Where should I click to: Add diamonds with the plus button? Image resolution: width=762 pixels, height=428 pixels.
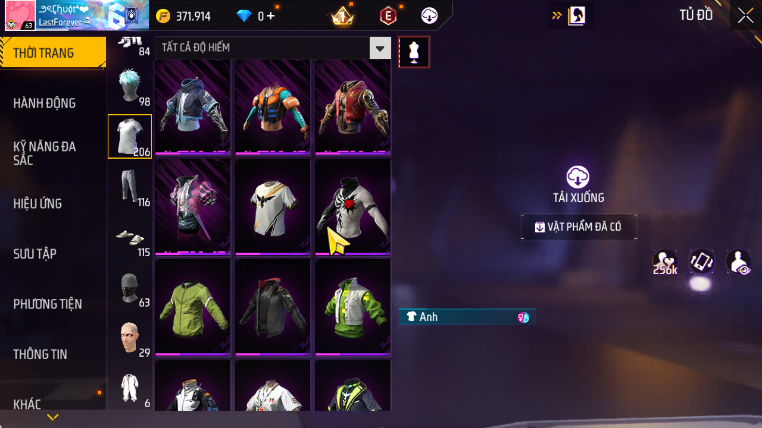click(x=270, y=16)
